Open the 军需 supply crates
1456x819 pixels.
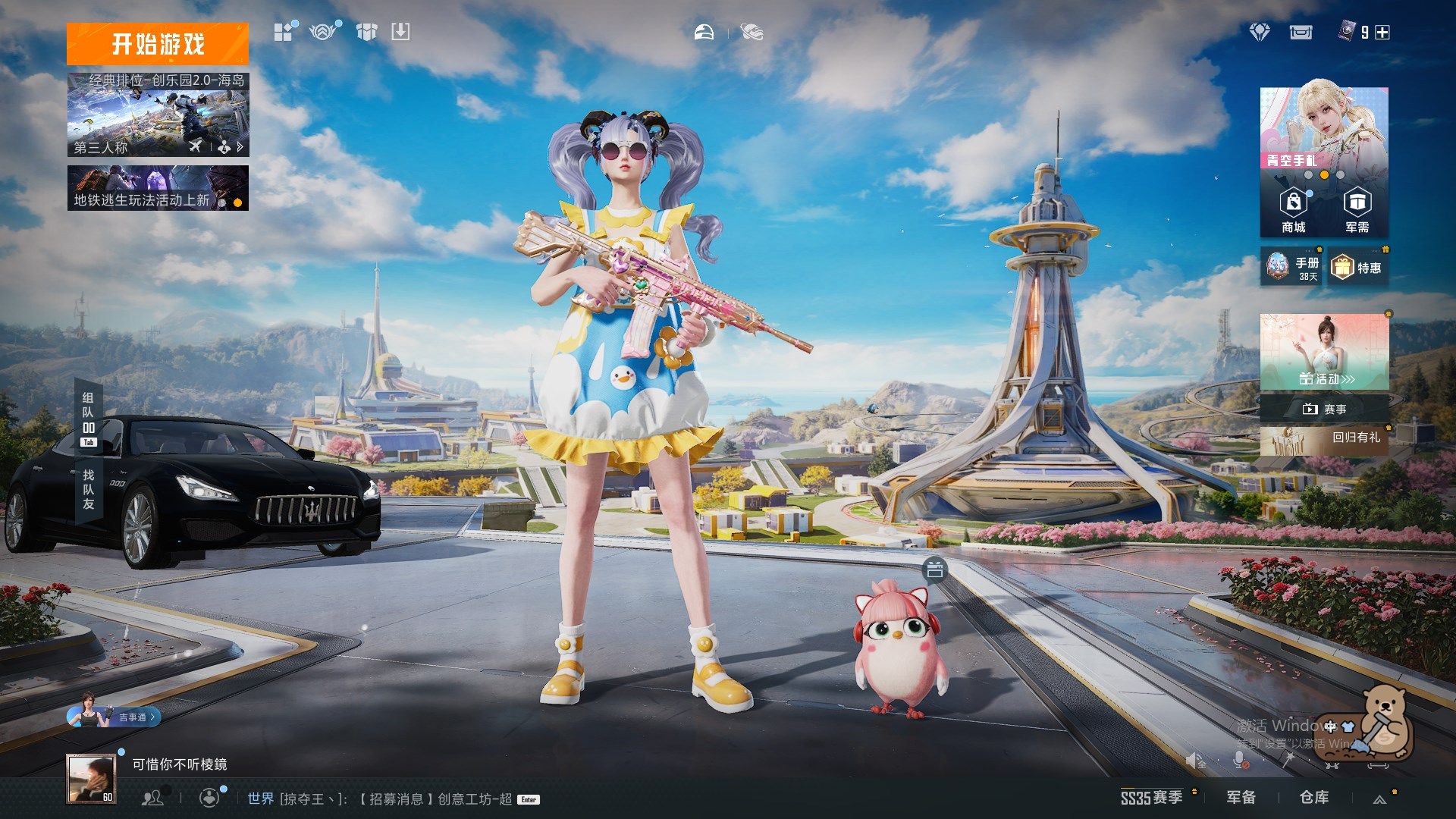pos(1357,210)
